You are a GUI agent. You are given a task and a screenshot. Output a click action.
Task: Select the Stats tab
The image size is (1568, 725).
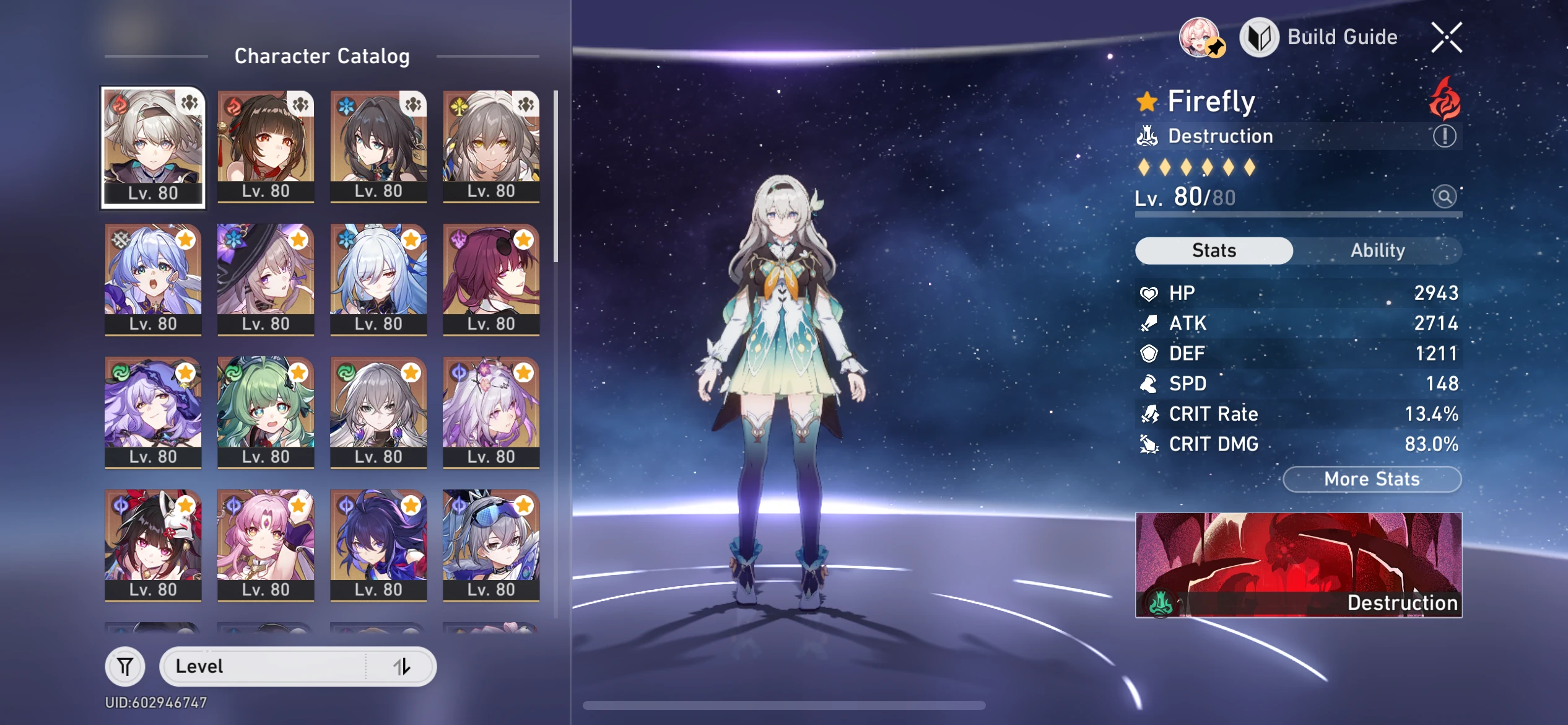[1213, 250]
